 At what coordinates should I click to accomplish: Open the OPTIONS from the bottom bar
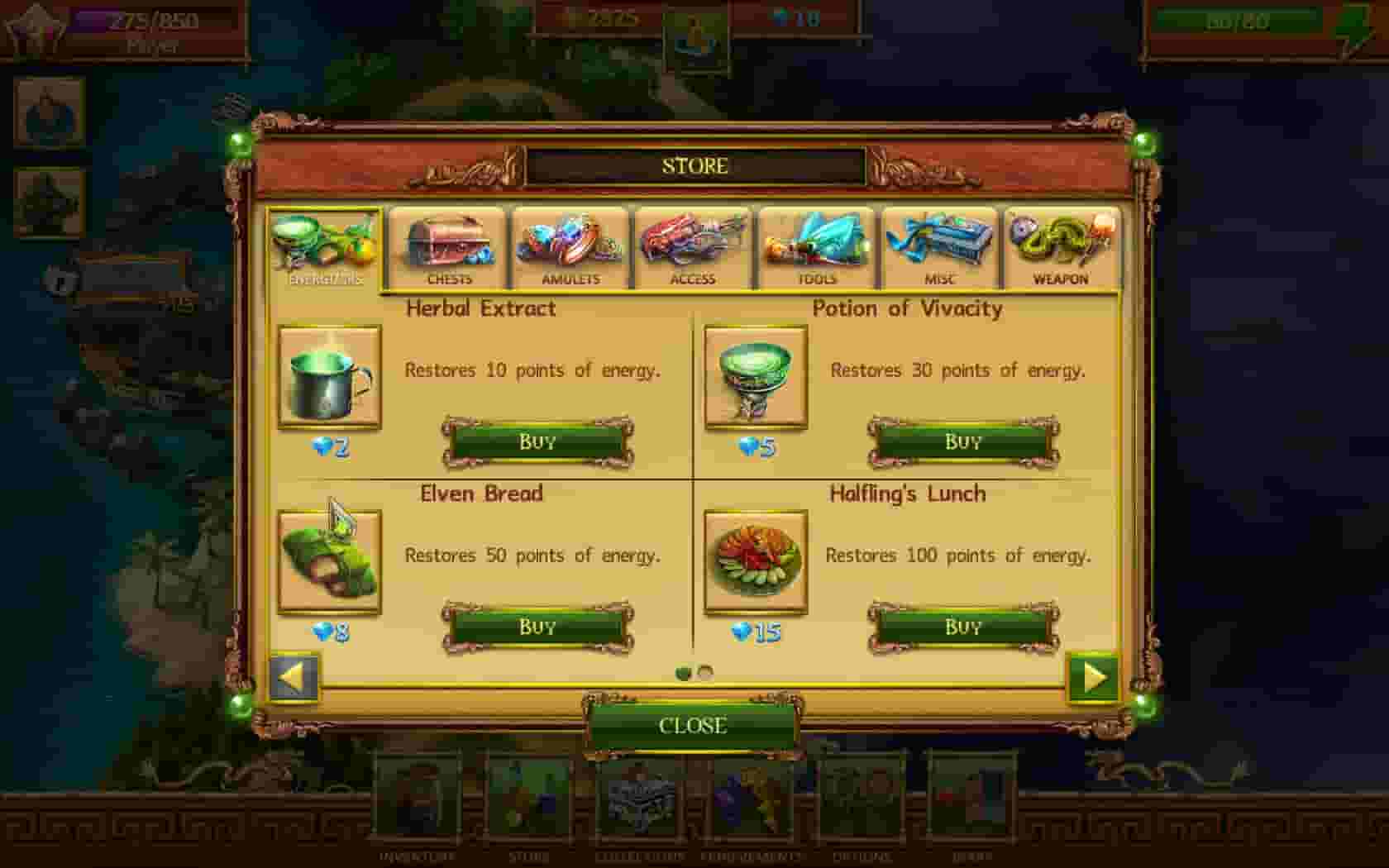coord(862,806)
